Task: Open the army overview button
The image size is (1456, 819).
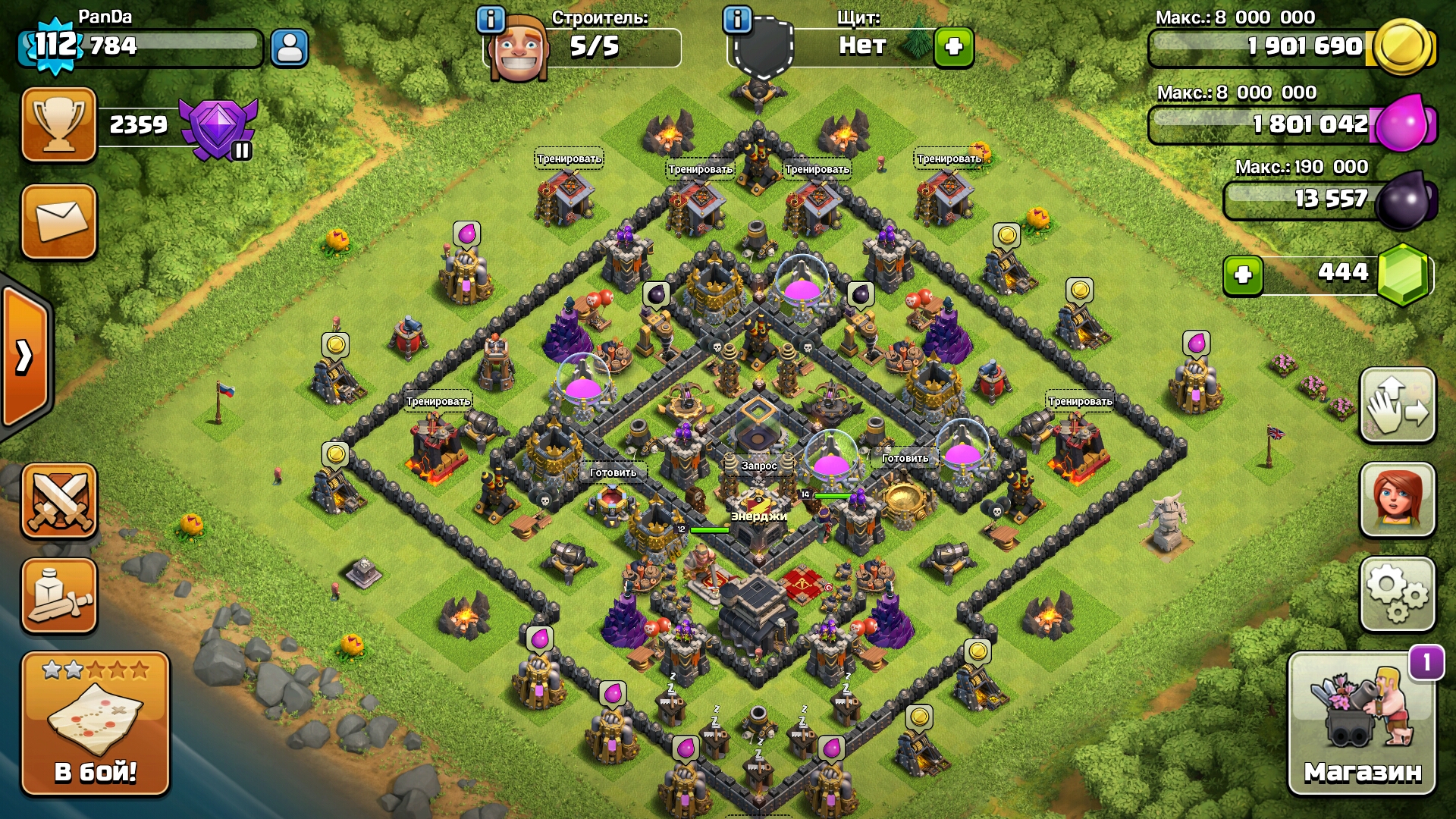Action: [59, 596]
